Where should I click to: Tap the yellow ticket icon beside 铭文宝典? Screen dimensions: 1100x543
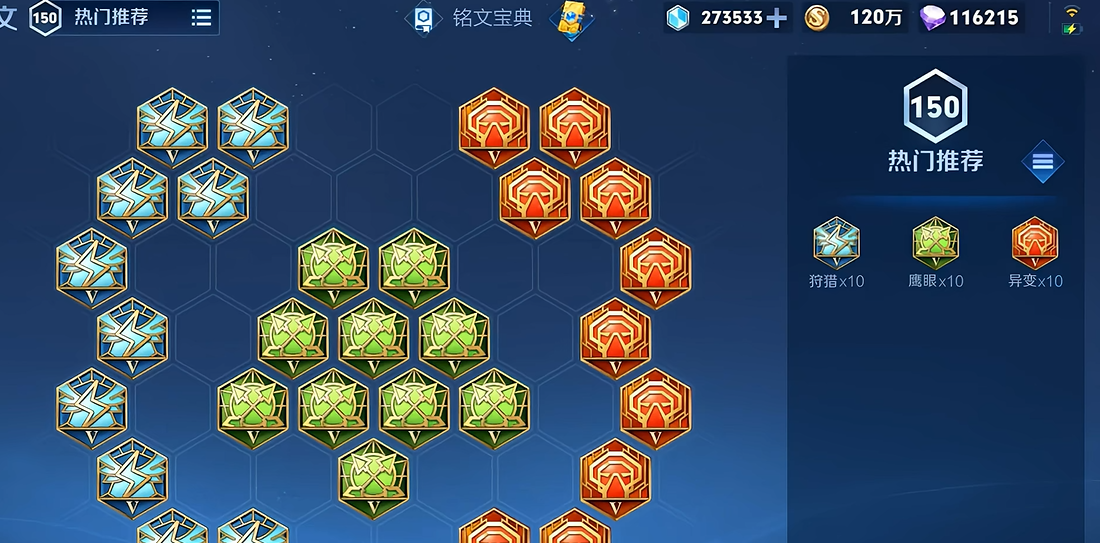pyautogui.click(x=572, y=19)
